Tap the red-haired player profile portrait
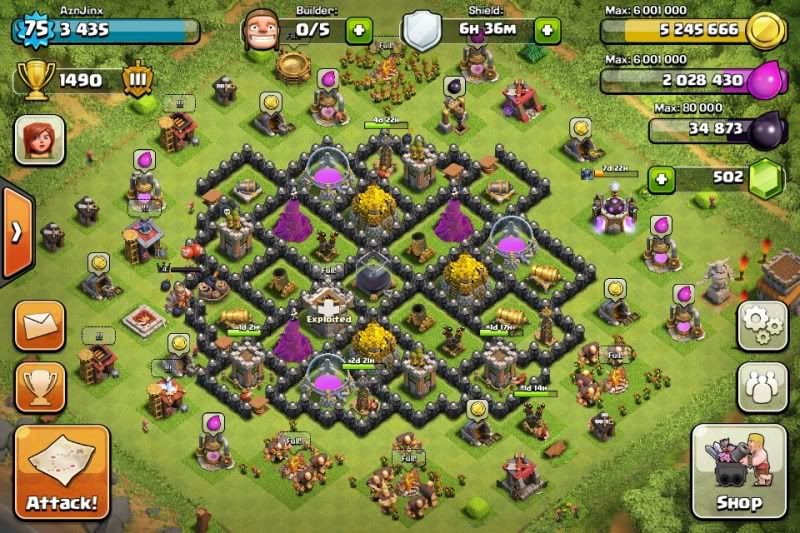 tap(39, 140)
